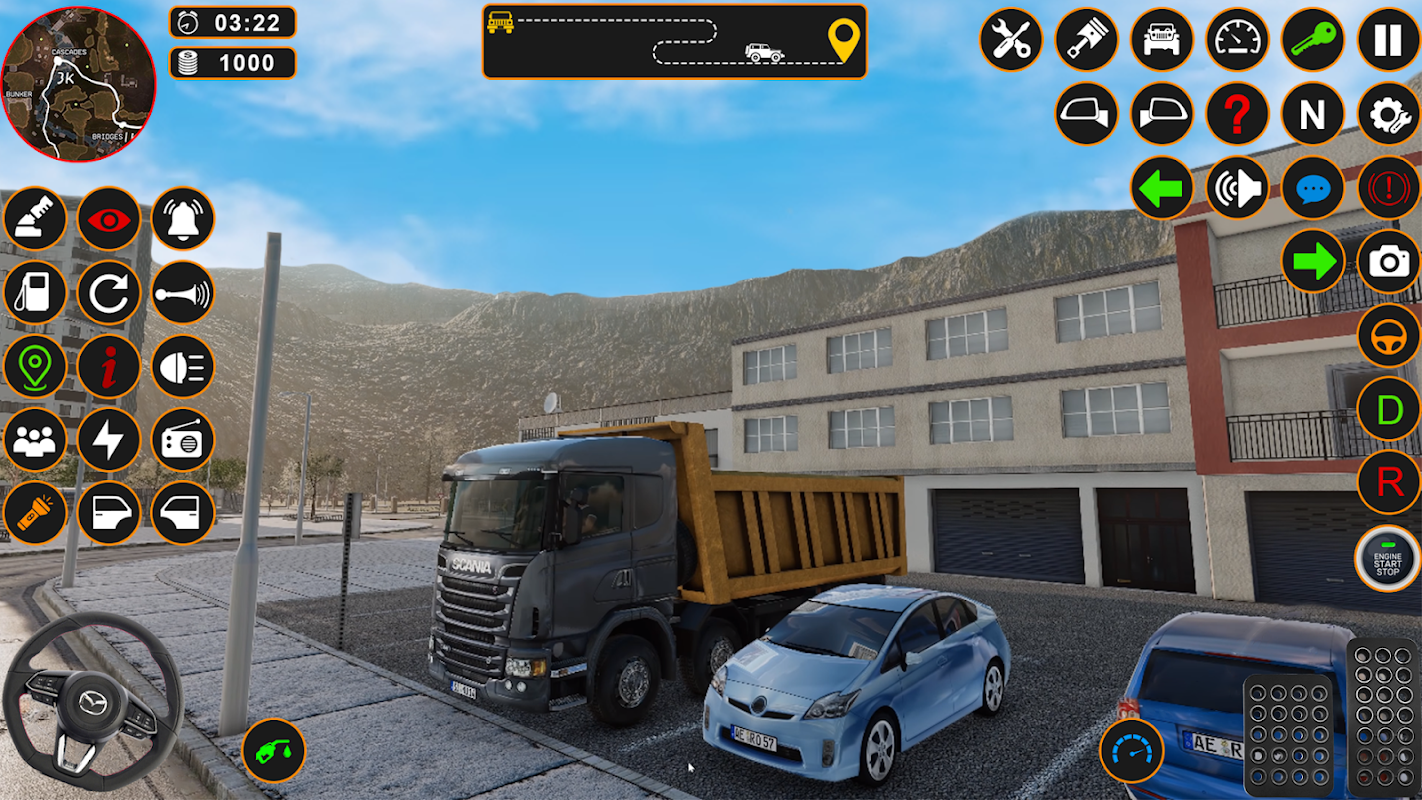Turn on the radio icon
Screen dimensions: 1422x800
tap(183, 440)
